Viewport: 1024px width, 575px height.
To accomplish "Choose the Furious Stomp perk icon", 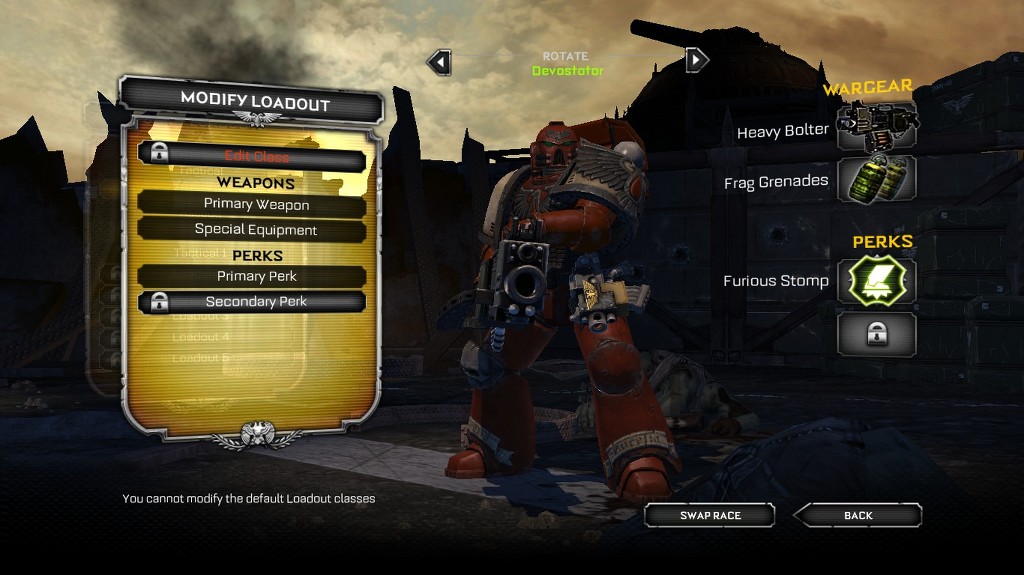I will (876, 281).
